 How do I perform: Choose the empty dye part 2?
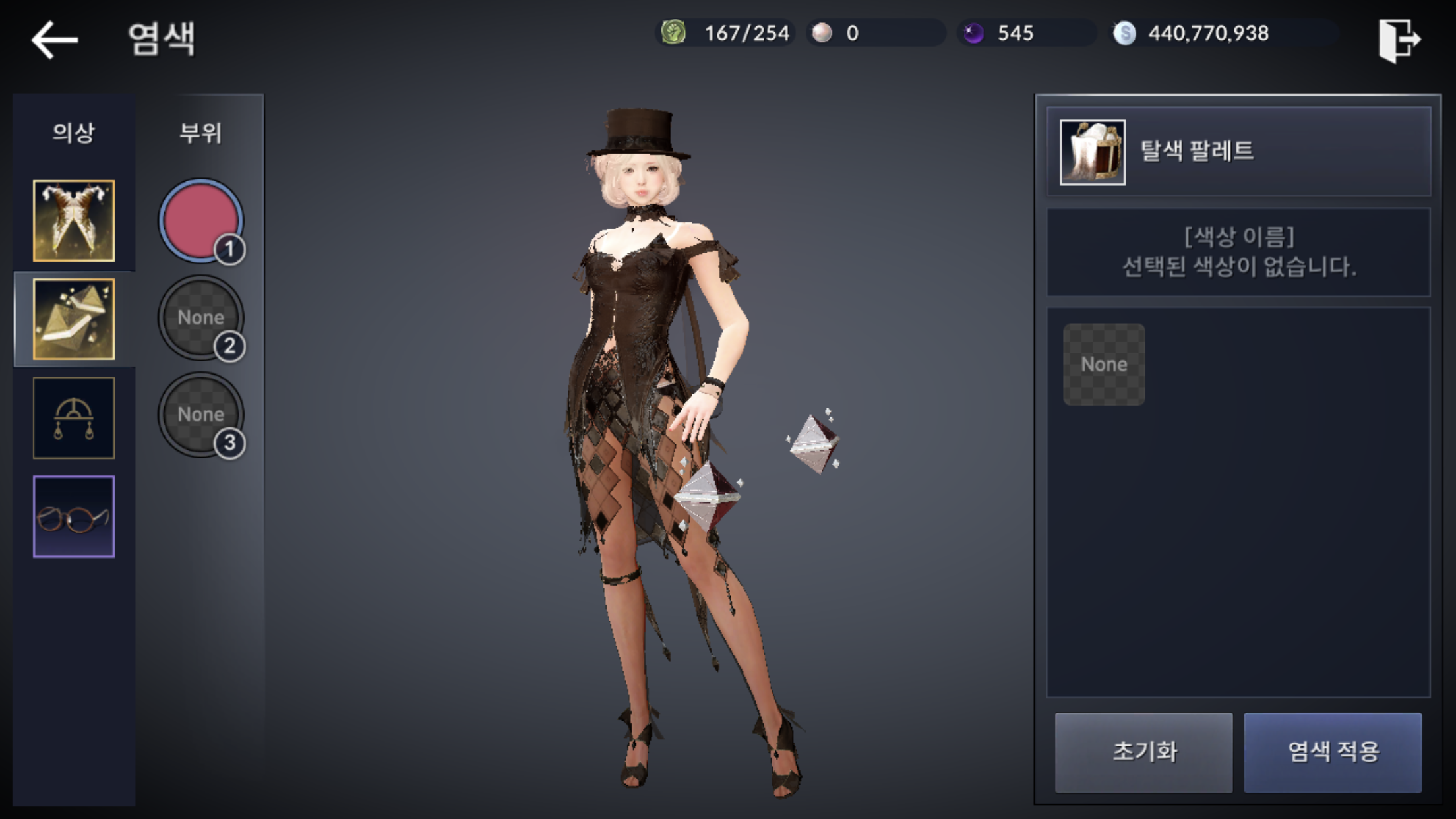point(200,318)
